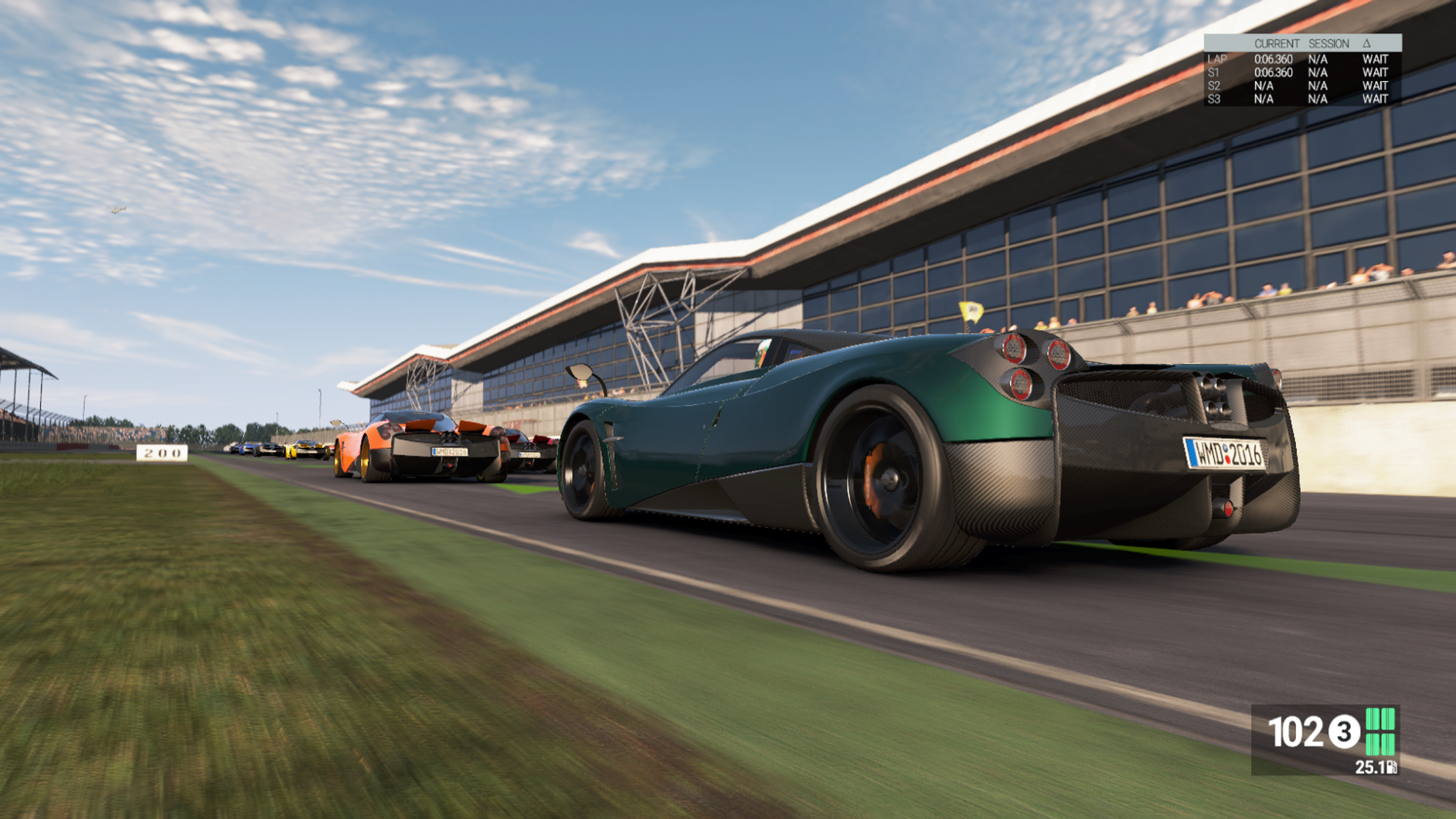Select the timing table header bar
This screenshot has width=1456, height=819.
pos(1302,43)
